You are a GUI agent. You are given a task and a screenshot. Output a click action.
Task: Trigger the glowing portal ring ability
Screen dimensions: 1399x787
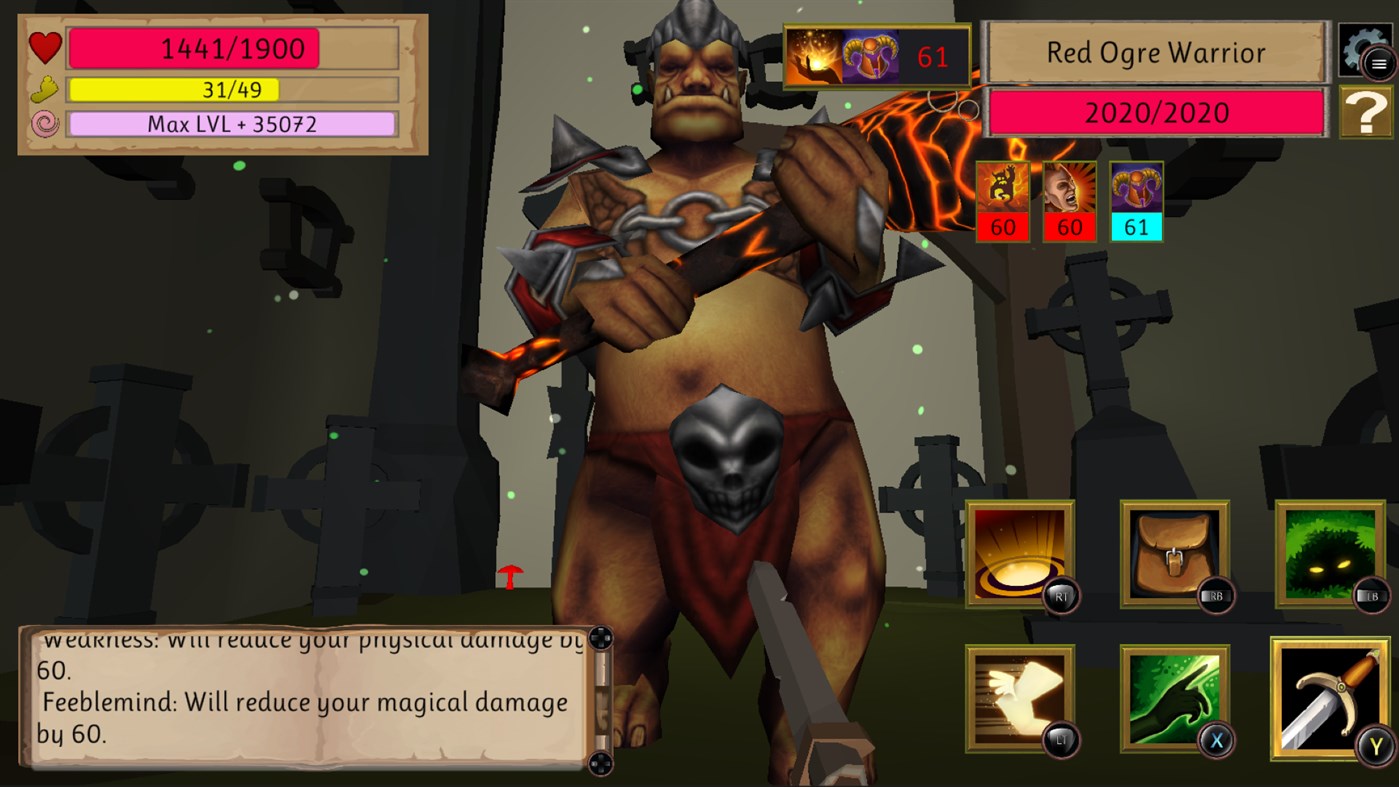pos(1020,555)
